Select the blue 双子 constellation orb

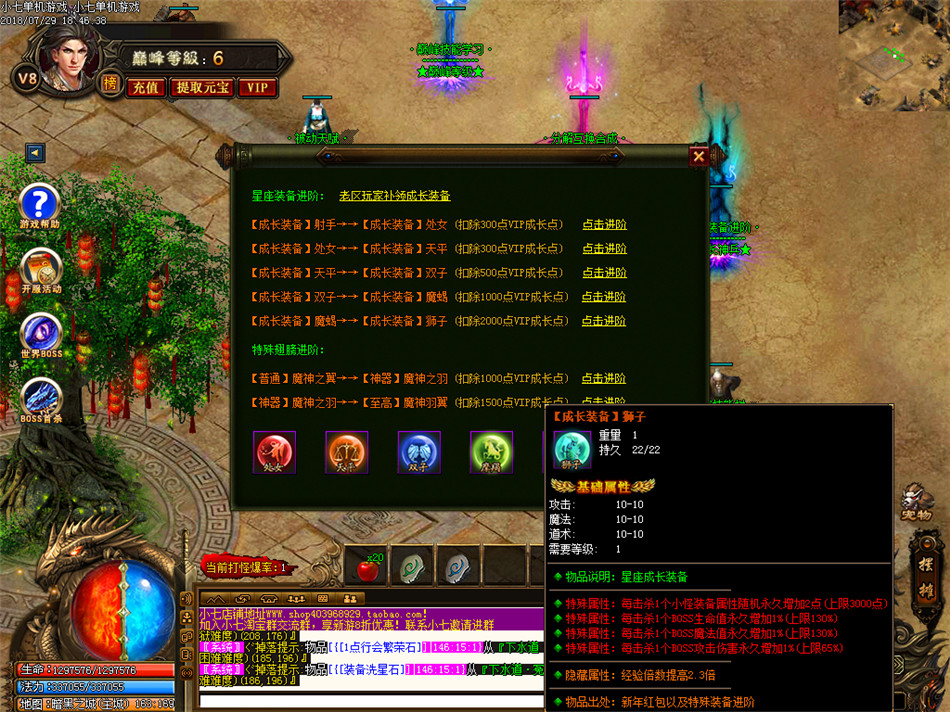pyautogui.click(x=419, y=452)
